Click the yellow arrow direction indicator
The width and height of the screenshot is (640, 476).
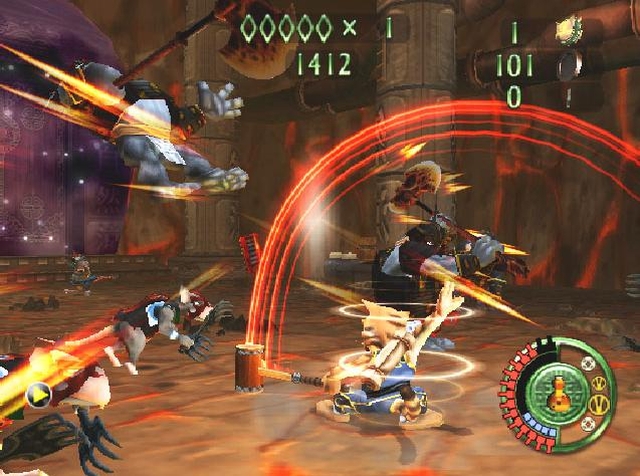tap(39, 392)
